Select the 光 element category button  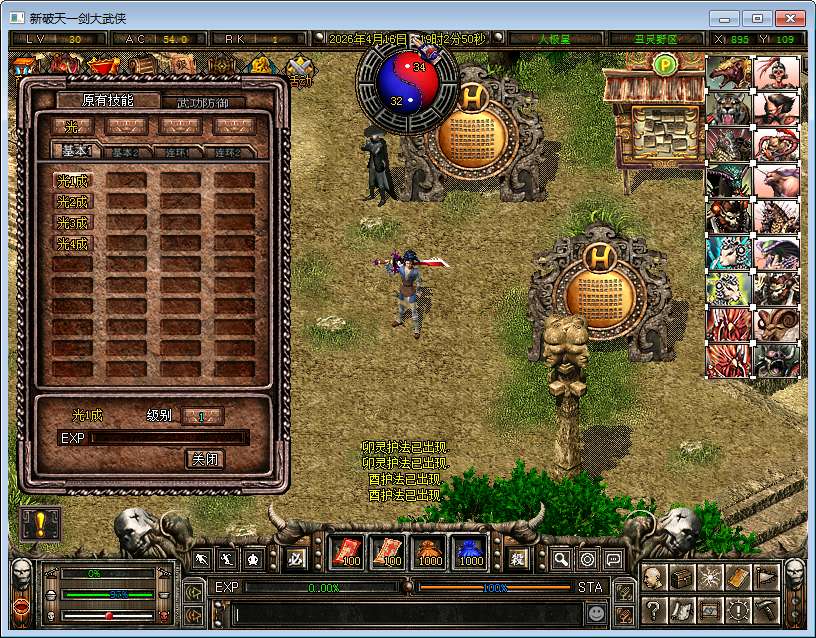click(73, 126)
